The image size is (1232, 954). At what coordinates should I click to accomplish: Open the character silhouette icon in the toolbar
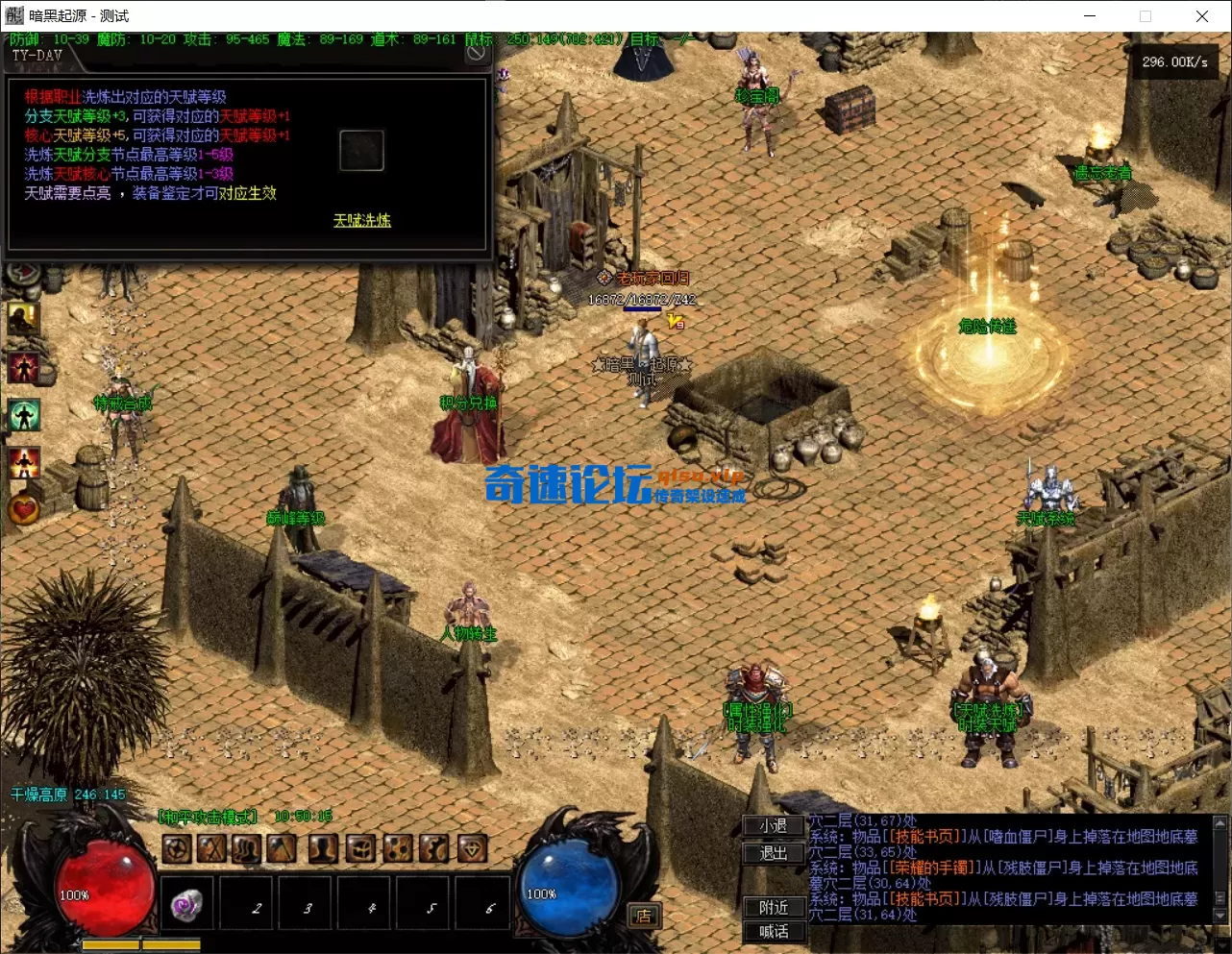point(320,847)
